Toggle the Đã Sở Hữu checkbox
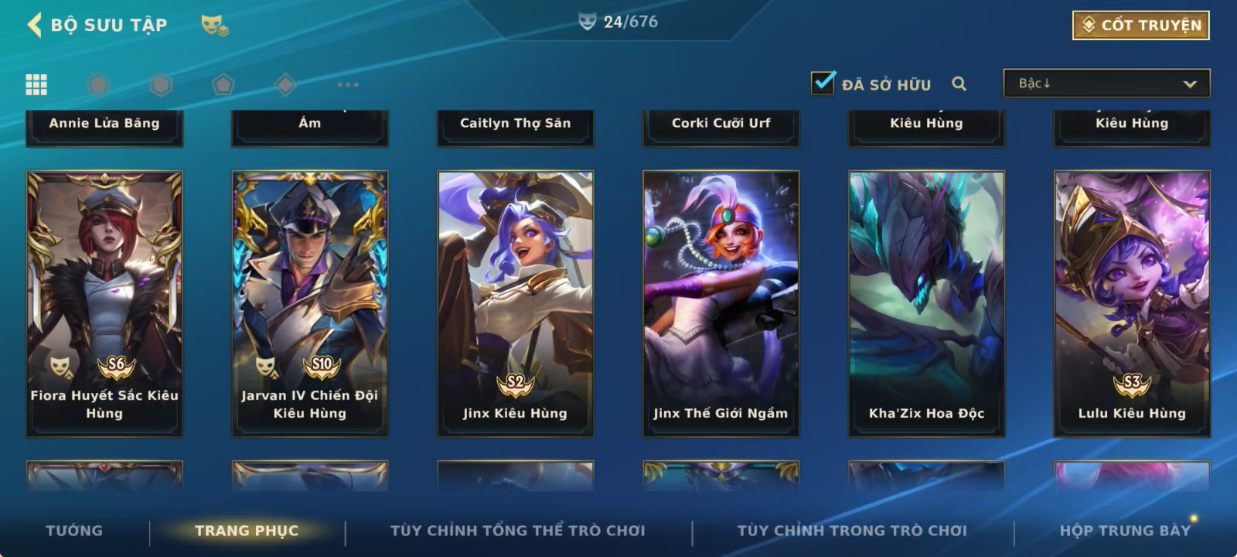The image size is (1237, 557). click(x=823, y=83)
